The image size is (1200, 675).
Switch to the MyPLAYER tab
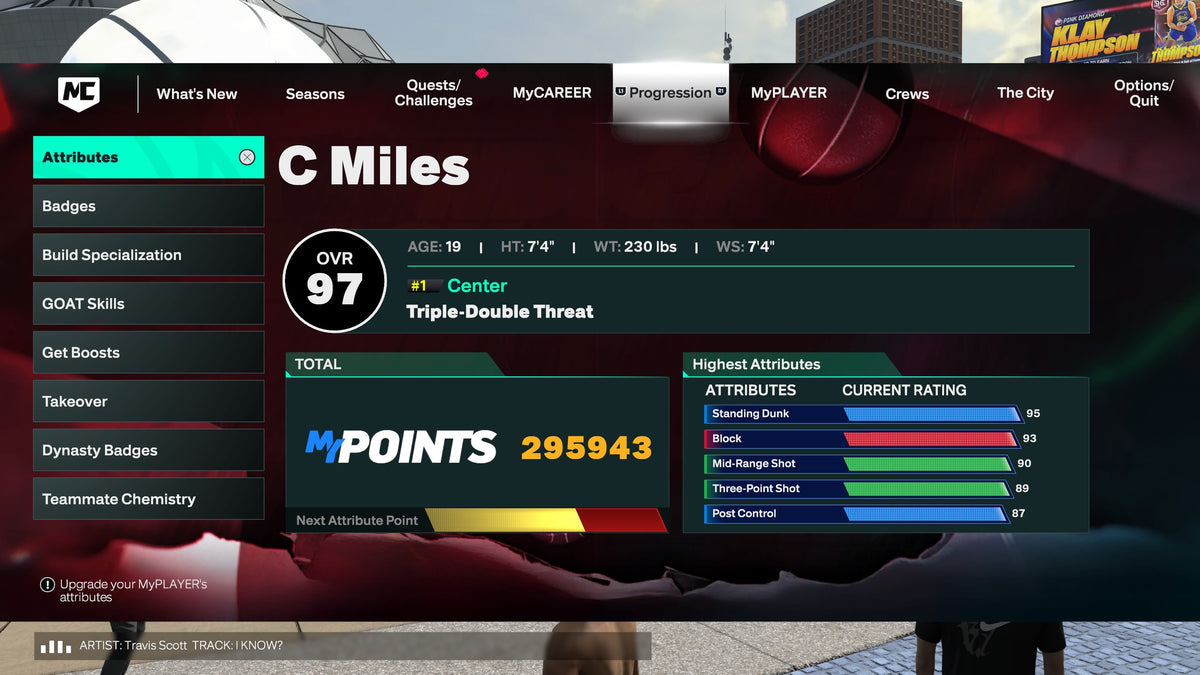click(789, 93)
